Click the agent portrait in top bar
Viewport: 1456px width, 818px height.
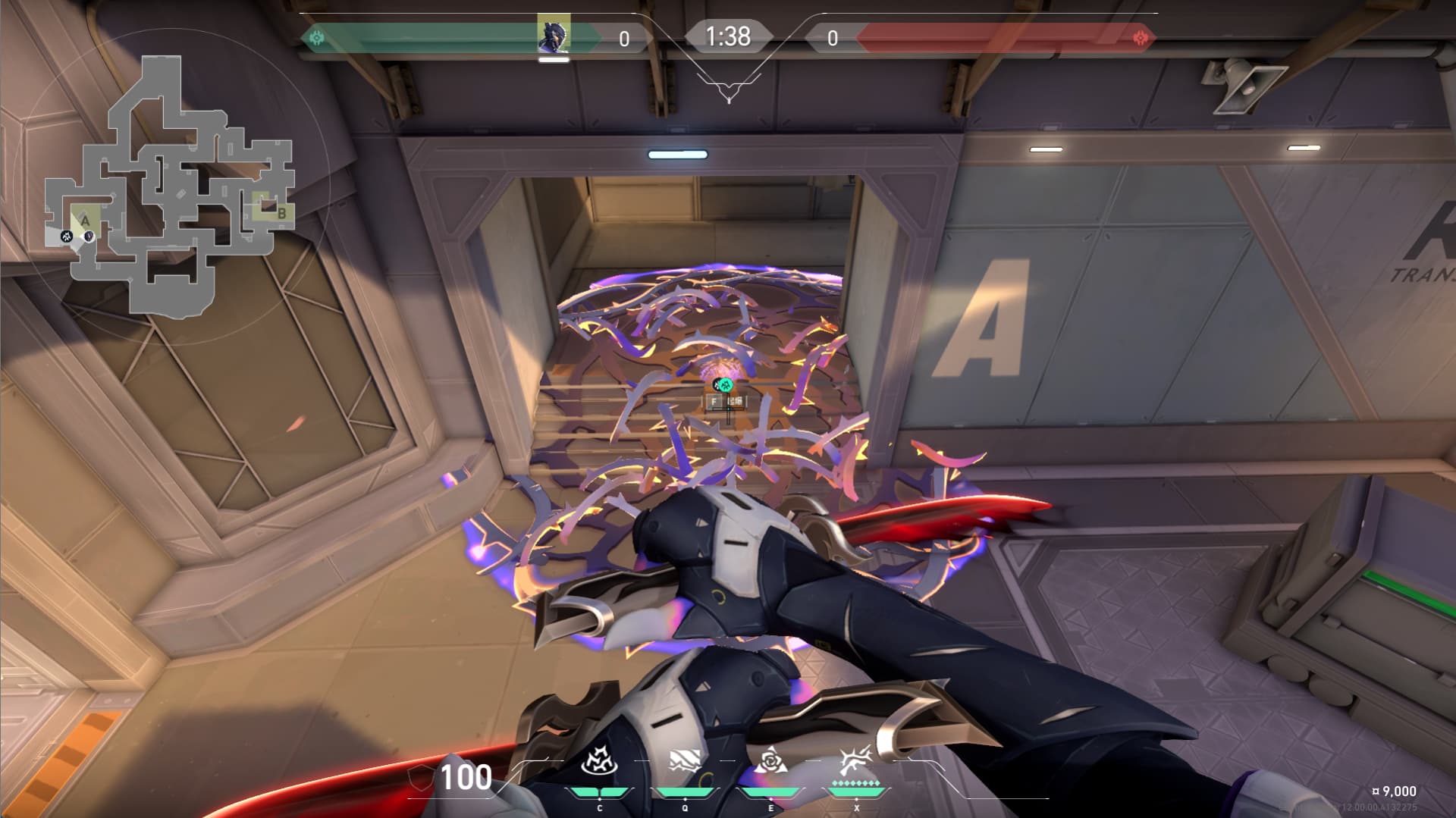[x=553, y=35]
